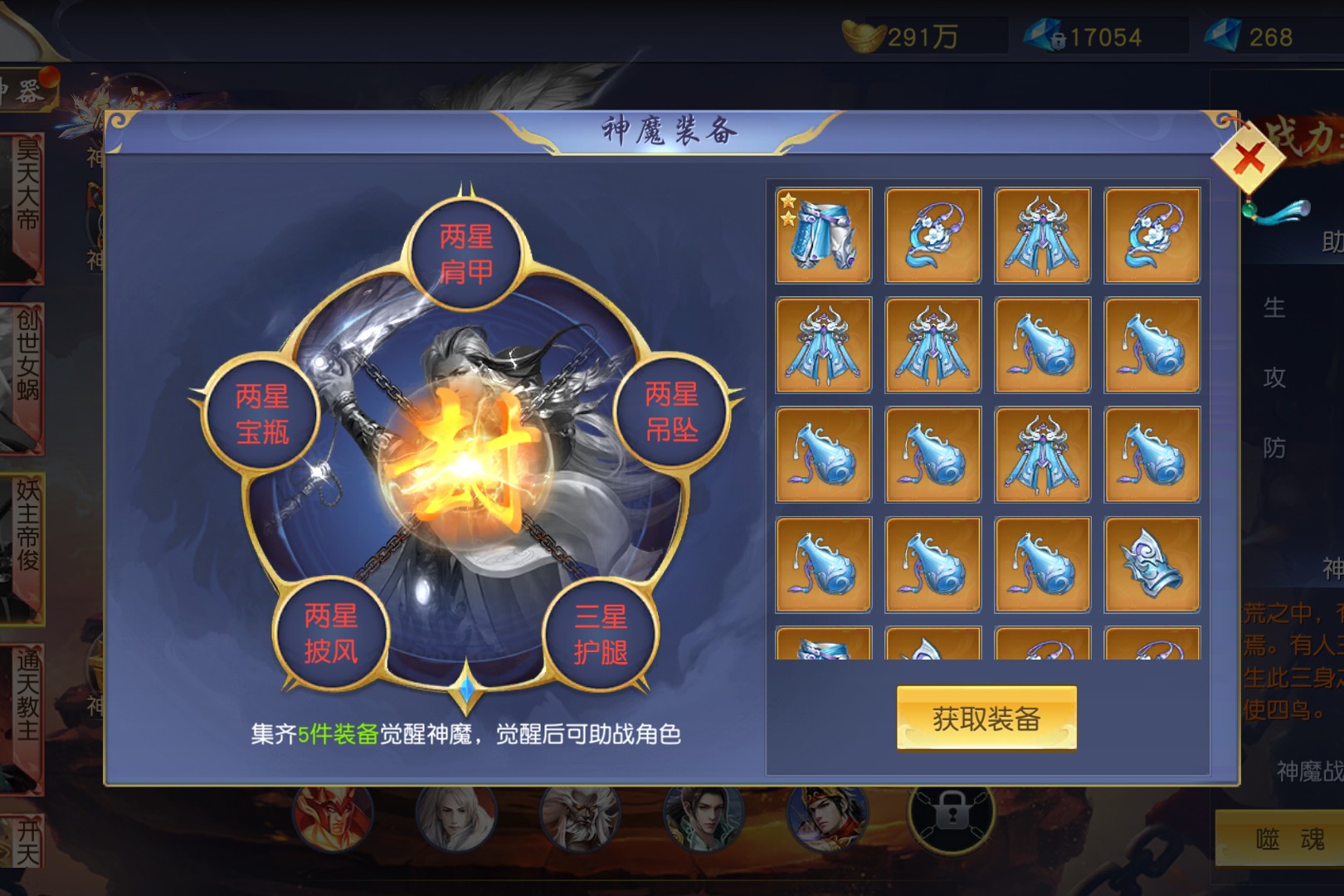1344x896 pixels.
Task: Select the 两星宝瓶 equipment slot
Action: coord(262,414)
